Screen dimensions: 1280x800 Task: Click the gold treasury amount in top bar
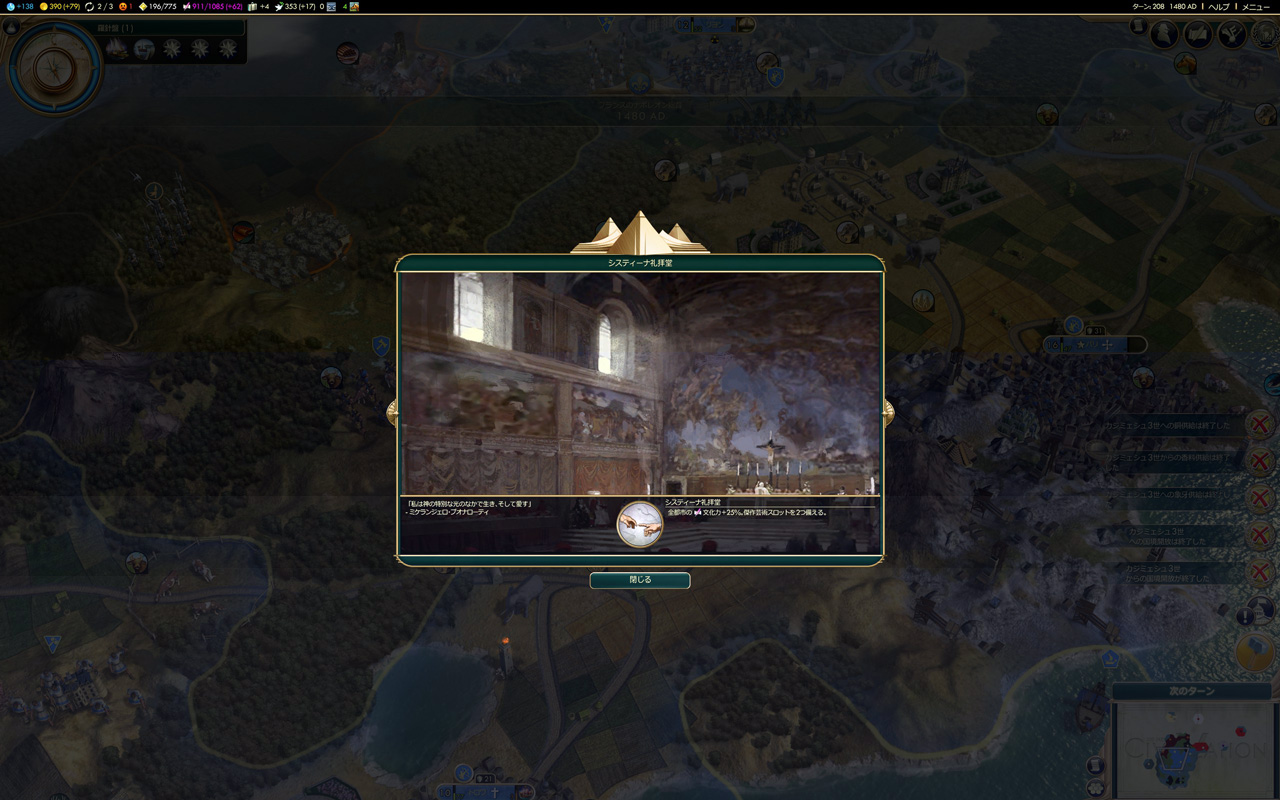(59, 6)
